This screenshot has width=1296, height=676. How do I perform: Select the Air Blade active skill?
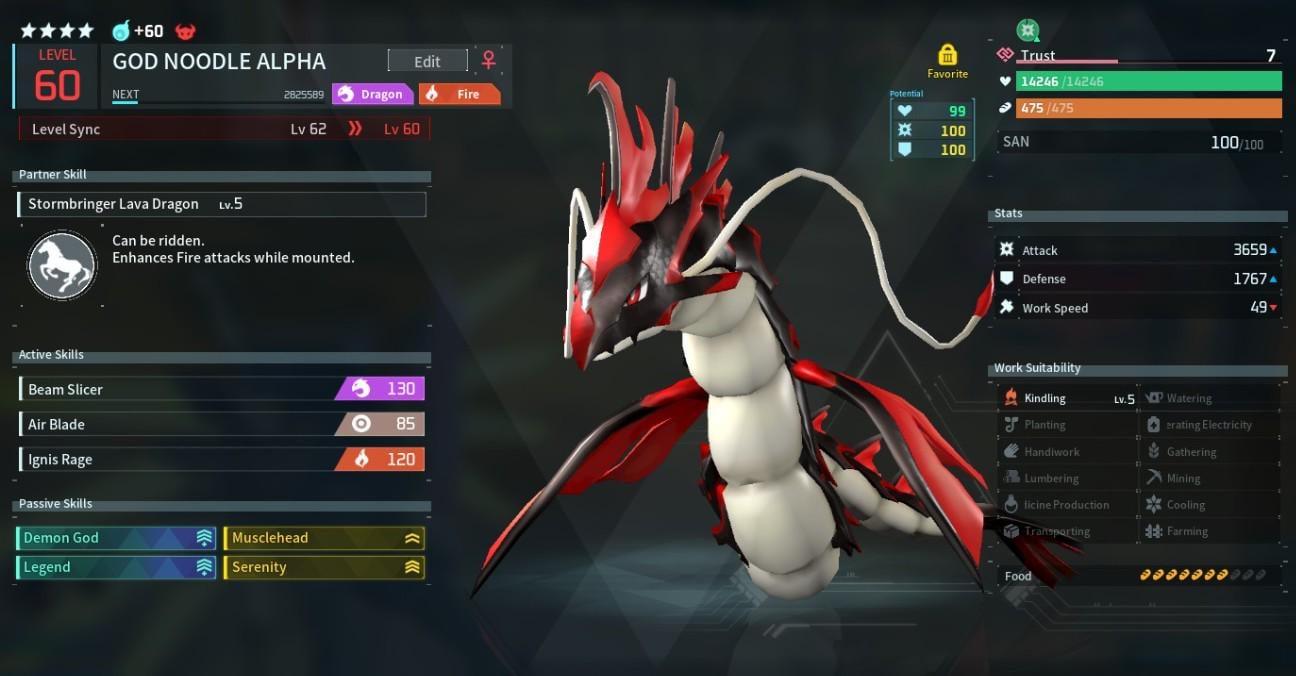click(x=221, y=424)
